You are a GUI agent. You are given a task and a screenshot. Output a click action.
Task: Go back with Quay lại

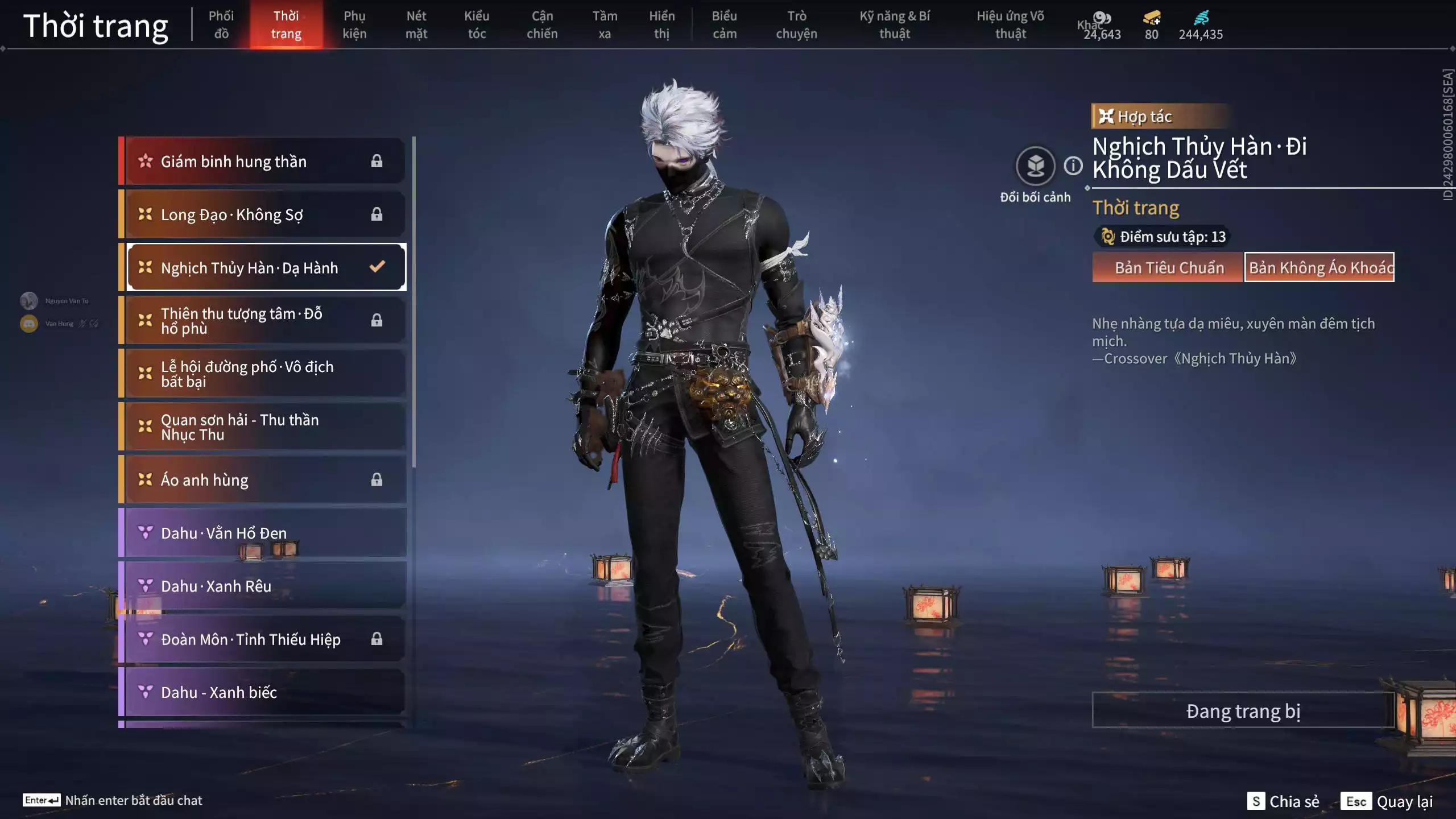1387,801
